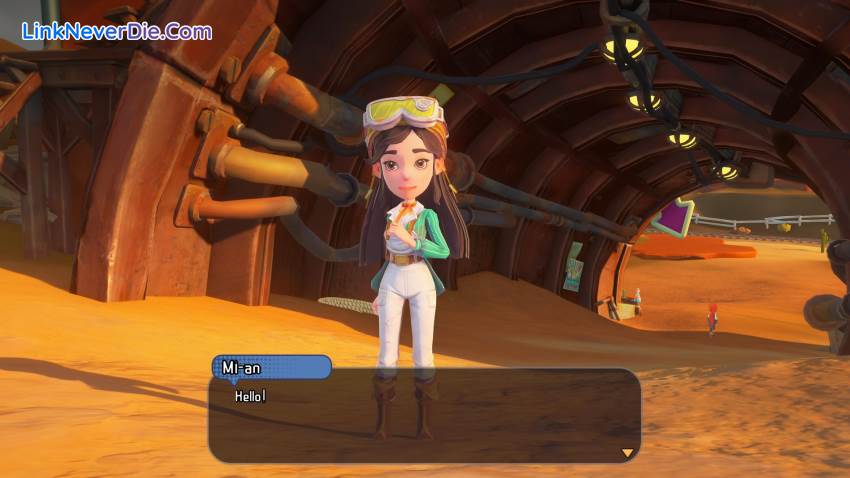The width and height of the screenshot is (850, 478).
Task: Advance dialogue with the orange arrow
Action: coord(627,453)
